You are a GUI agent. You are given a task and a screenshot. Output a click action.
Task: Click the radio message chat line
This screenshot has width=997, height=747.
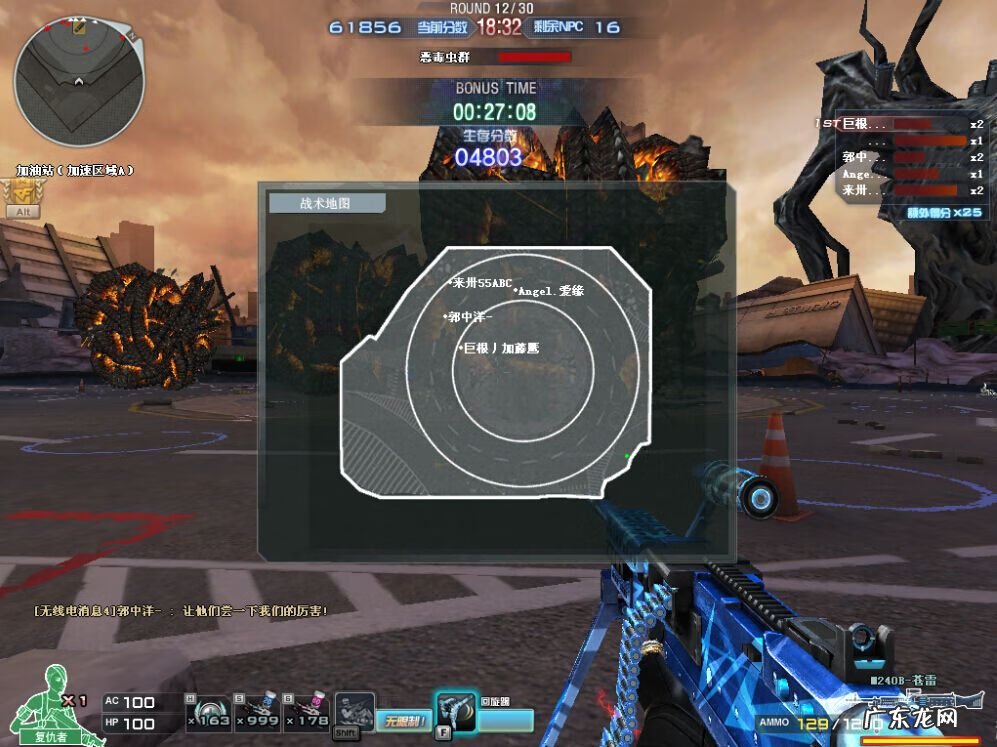tap(180, 610)
